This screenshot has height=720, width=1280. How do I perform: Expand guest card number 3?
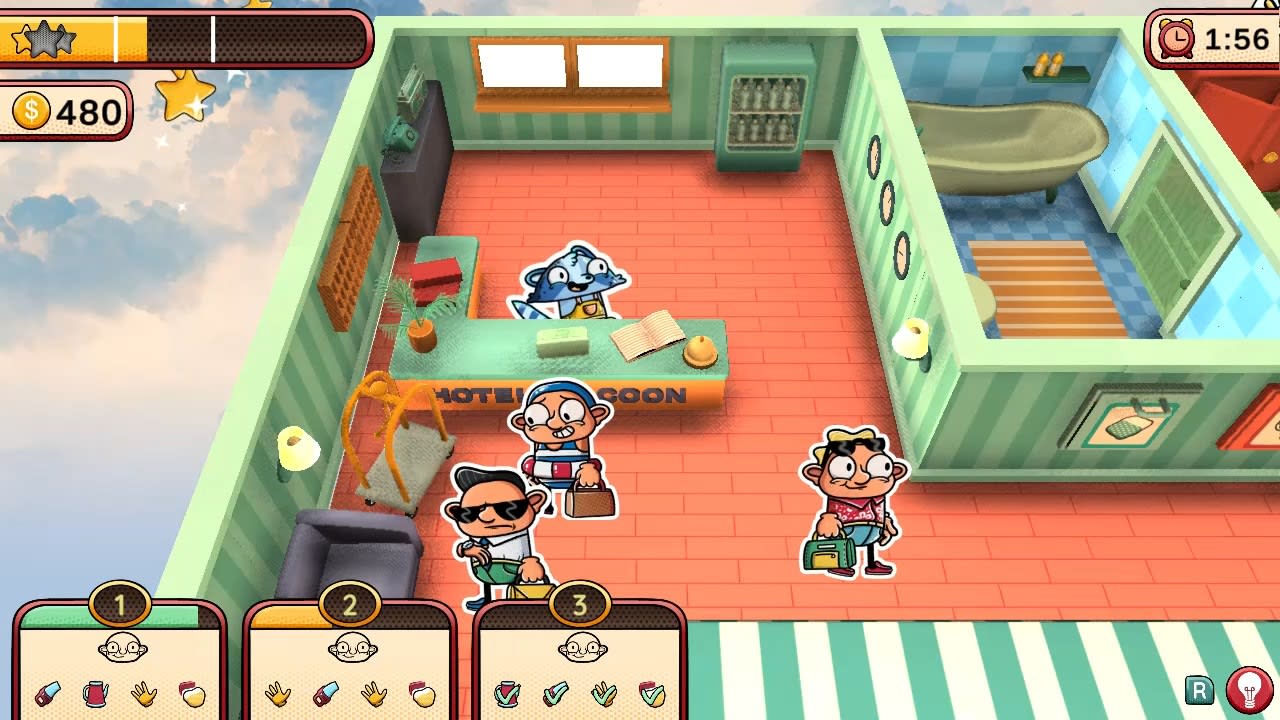[578, 604]
